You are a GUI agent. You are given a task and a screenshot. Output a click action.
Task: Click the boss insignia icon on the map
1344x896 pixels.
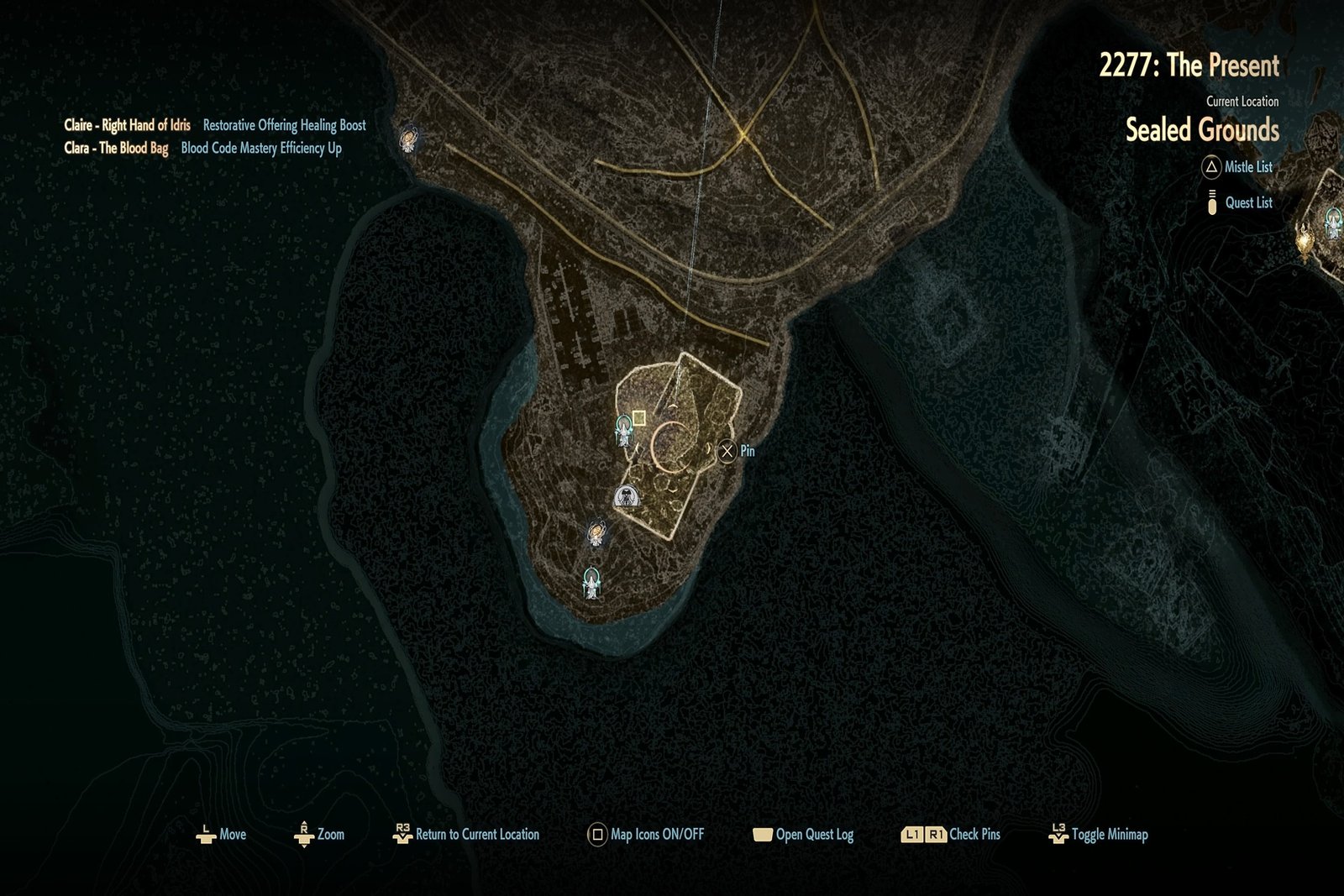(x=626, y=496)
